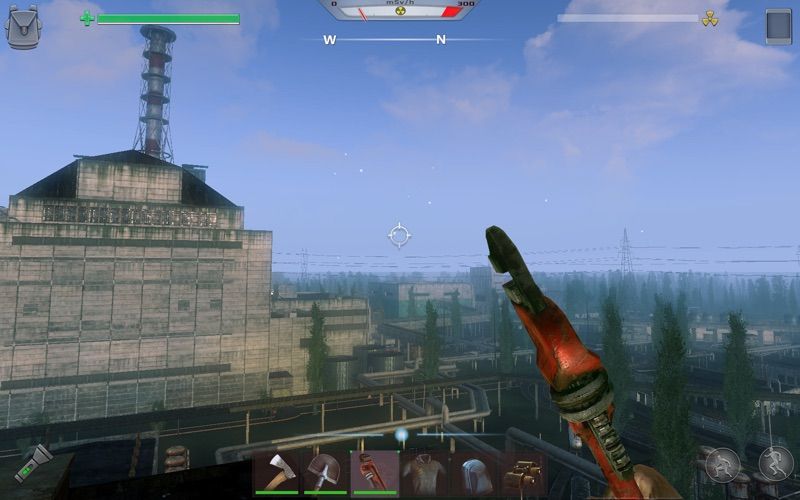Select the red pipe wrench slot
Screen dimensions: 800x500
tap(375, 472)
